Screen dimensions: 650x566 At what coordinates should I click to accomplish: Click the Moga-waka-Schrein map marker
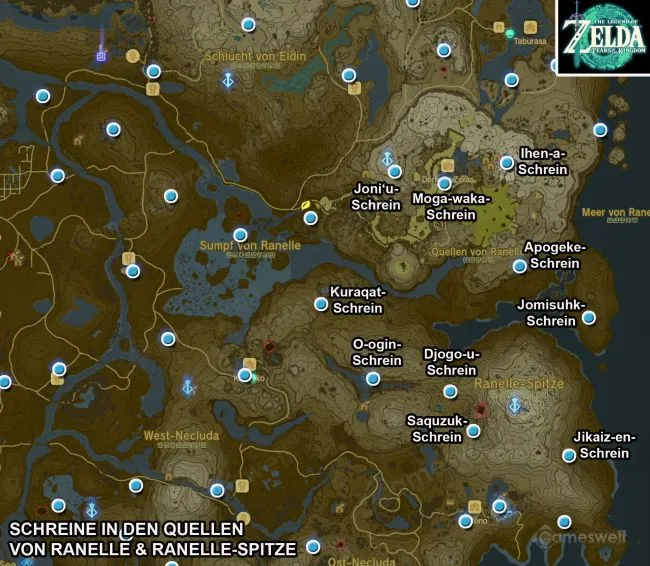click(x=444, y=183)
